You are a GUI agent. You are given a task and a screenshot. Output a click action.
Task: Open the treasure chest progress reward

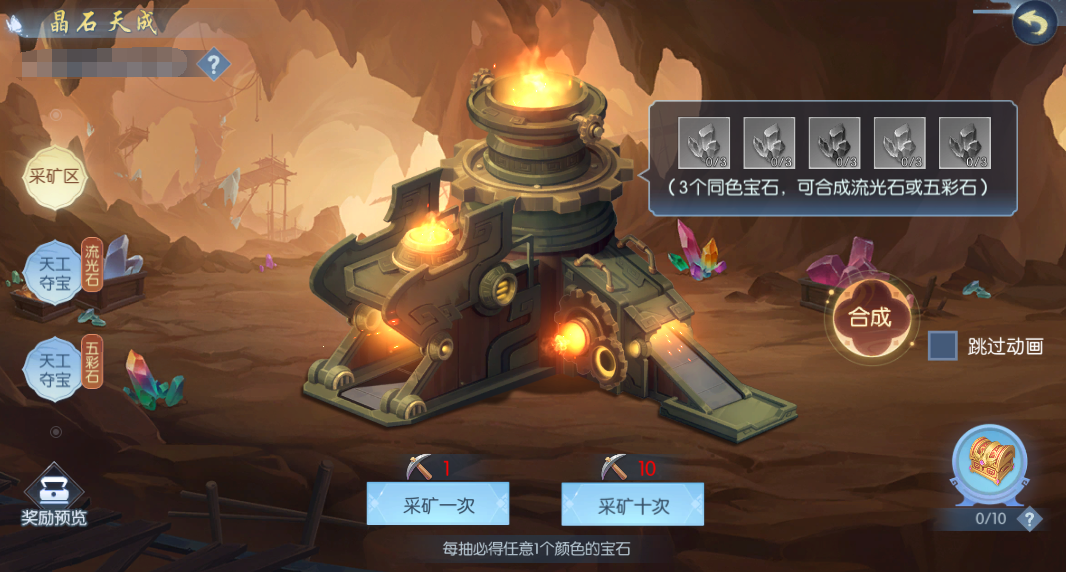point(990,465)
